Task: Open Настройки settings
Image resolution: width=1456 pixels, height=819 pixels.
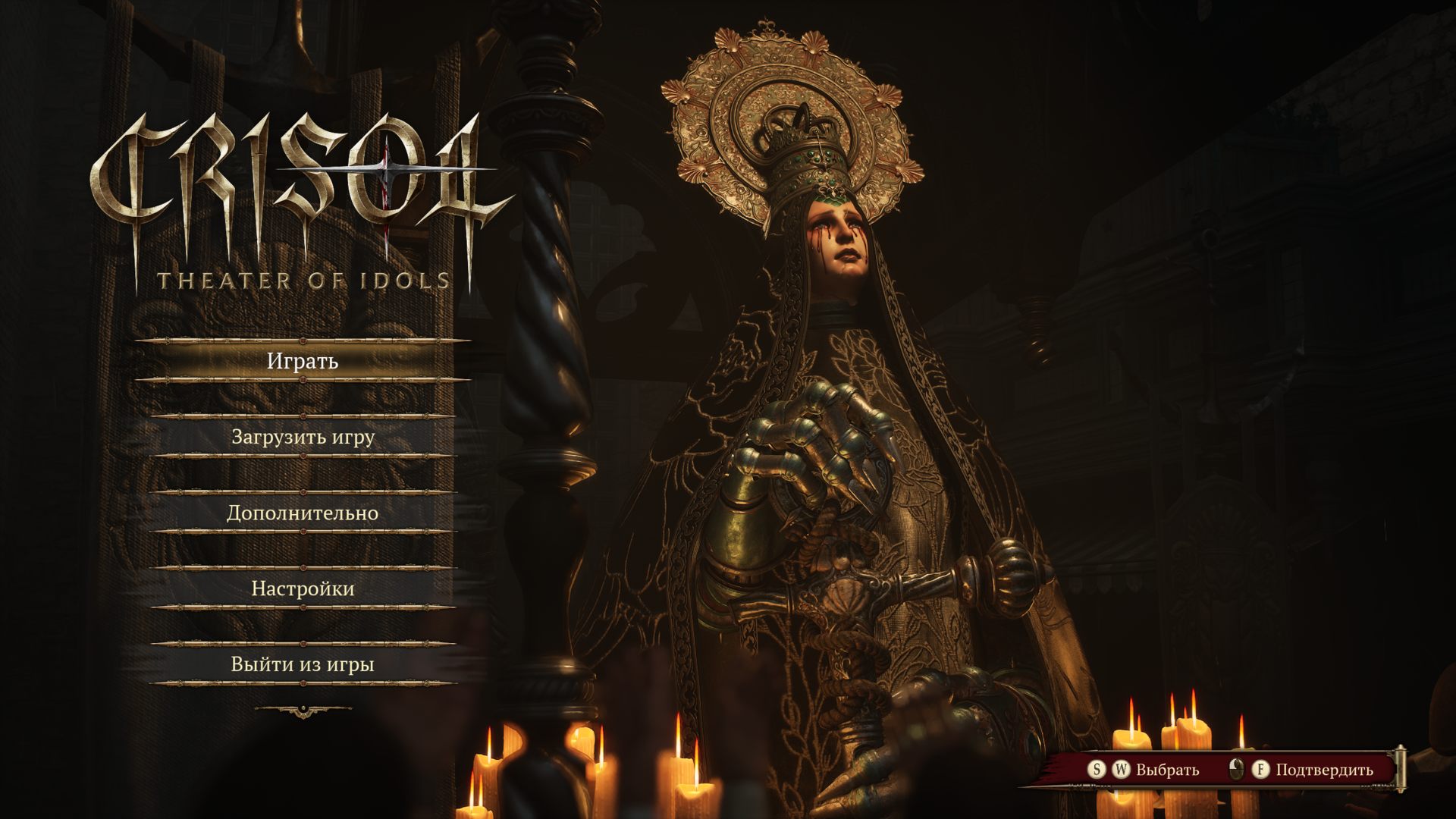Action: coord(303,588)
